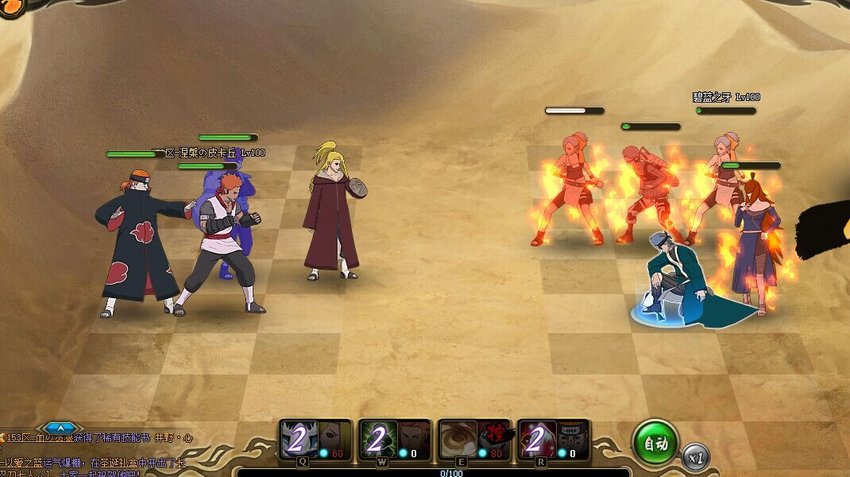The image size is (850, 477).
Task: Trigger the E skill with swirl icon
Action: pyautogui.click(x=475, y=440)
